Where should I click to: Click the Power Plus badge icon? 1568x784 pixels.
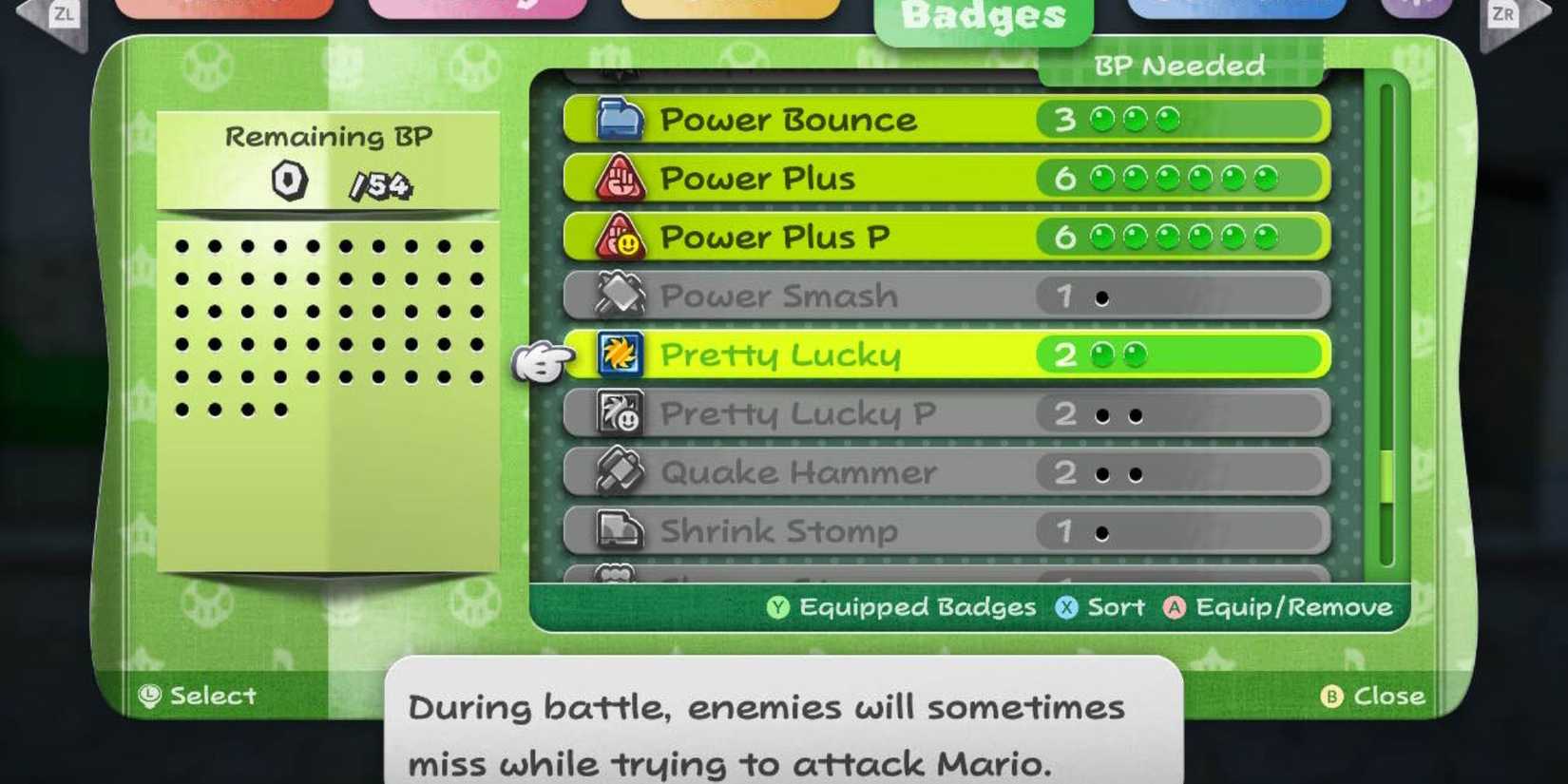click(x=622, y=179)
